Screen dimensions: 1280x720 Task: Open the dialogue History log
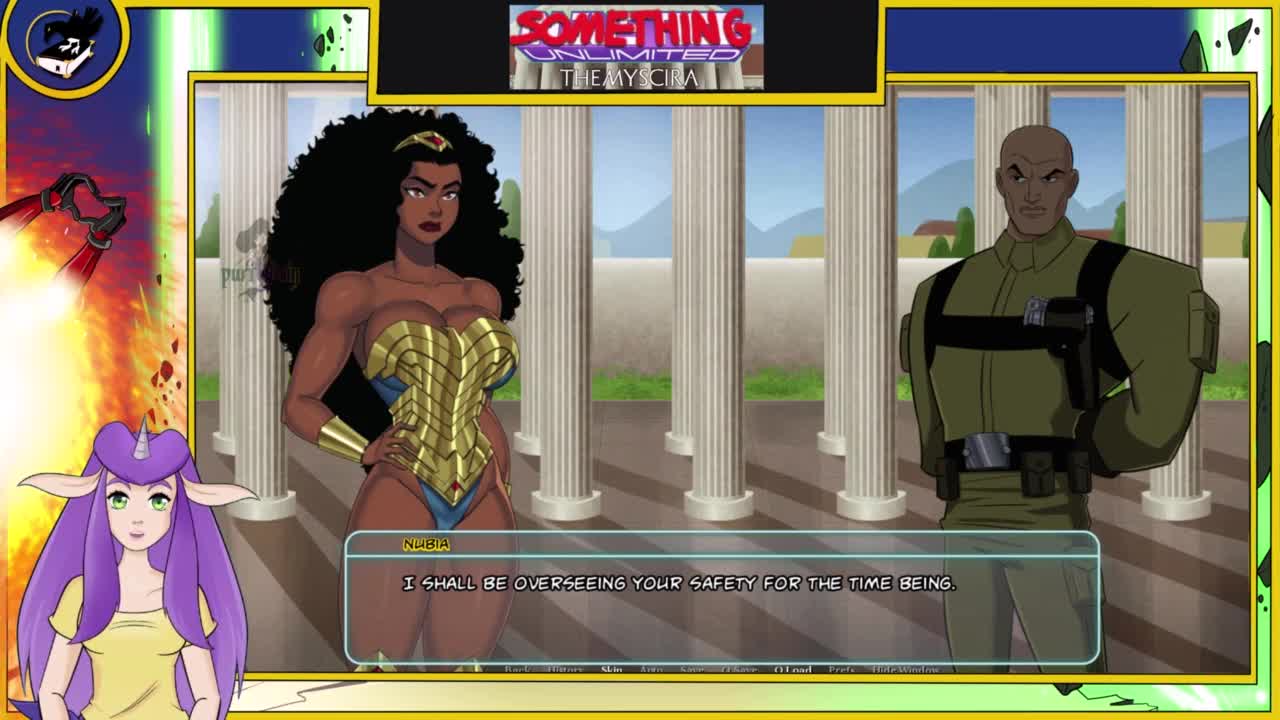point(564,669)
